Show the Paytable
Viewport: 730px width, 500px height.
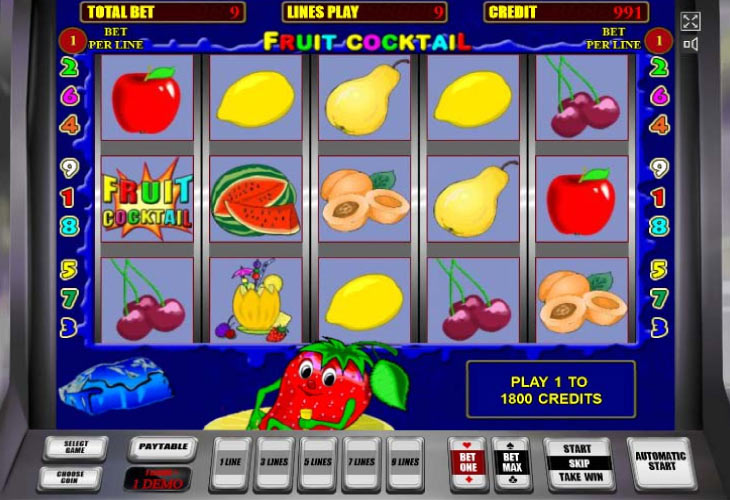(x=162, y=448)
